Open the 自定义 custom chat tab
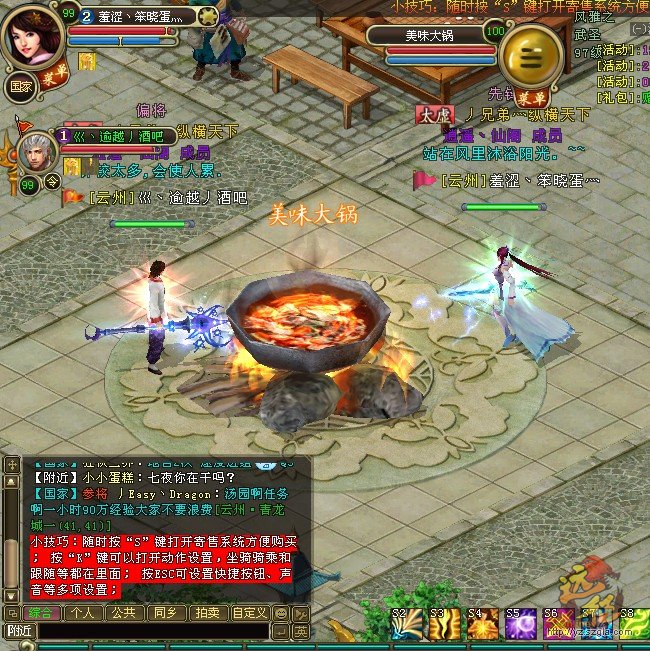 point(249,613)
